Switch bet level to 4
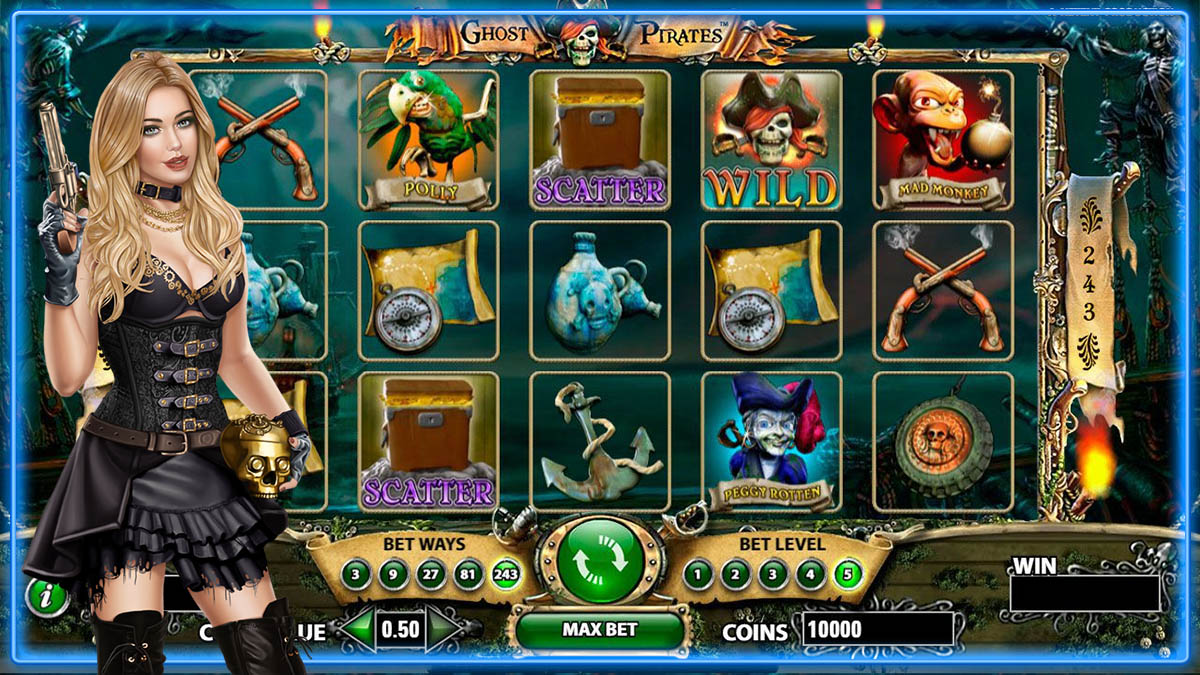Screen dimensions: 1200x675 pos(810,574)
